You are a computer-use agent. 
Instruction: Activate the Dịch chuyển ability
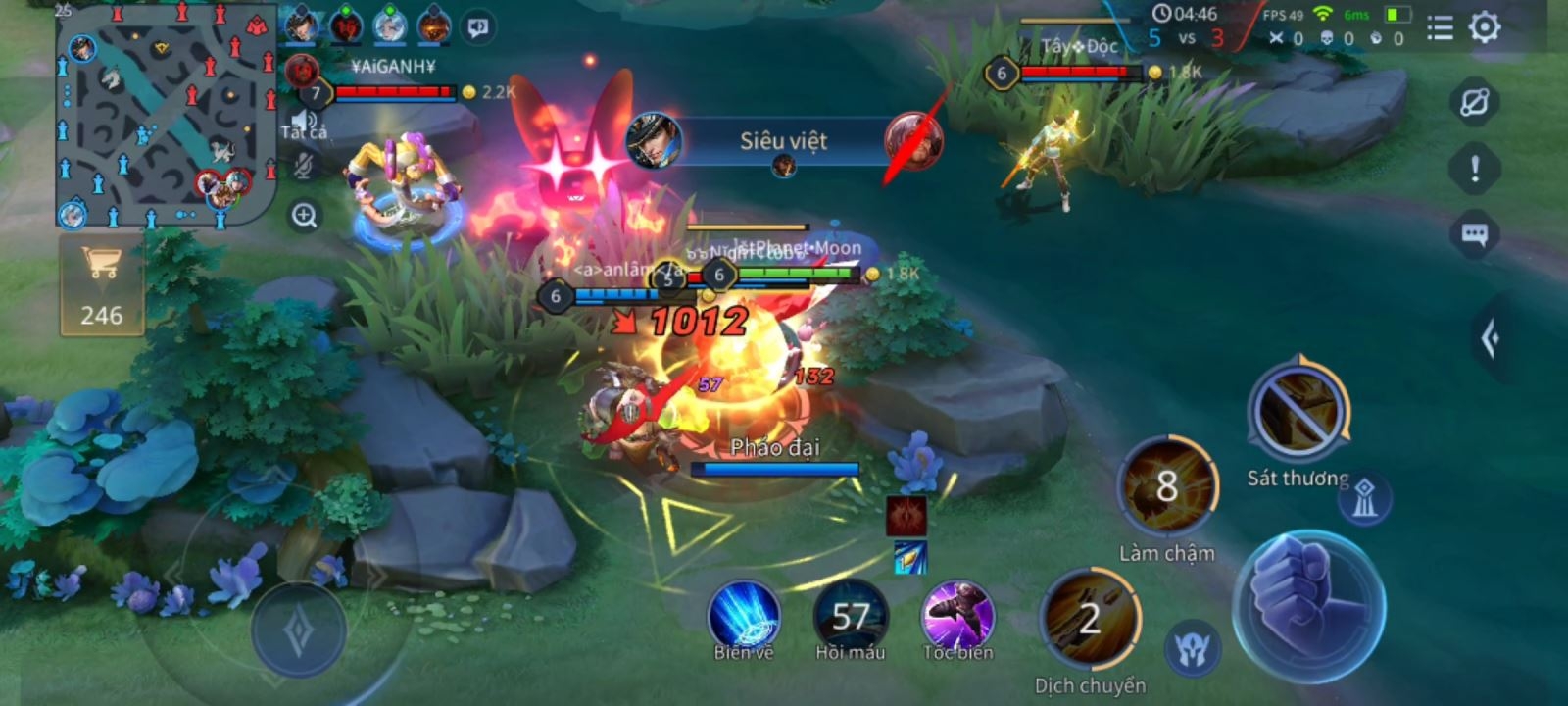click(1090, 621)
